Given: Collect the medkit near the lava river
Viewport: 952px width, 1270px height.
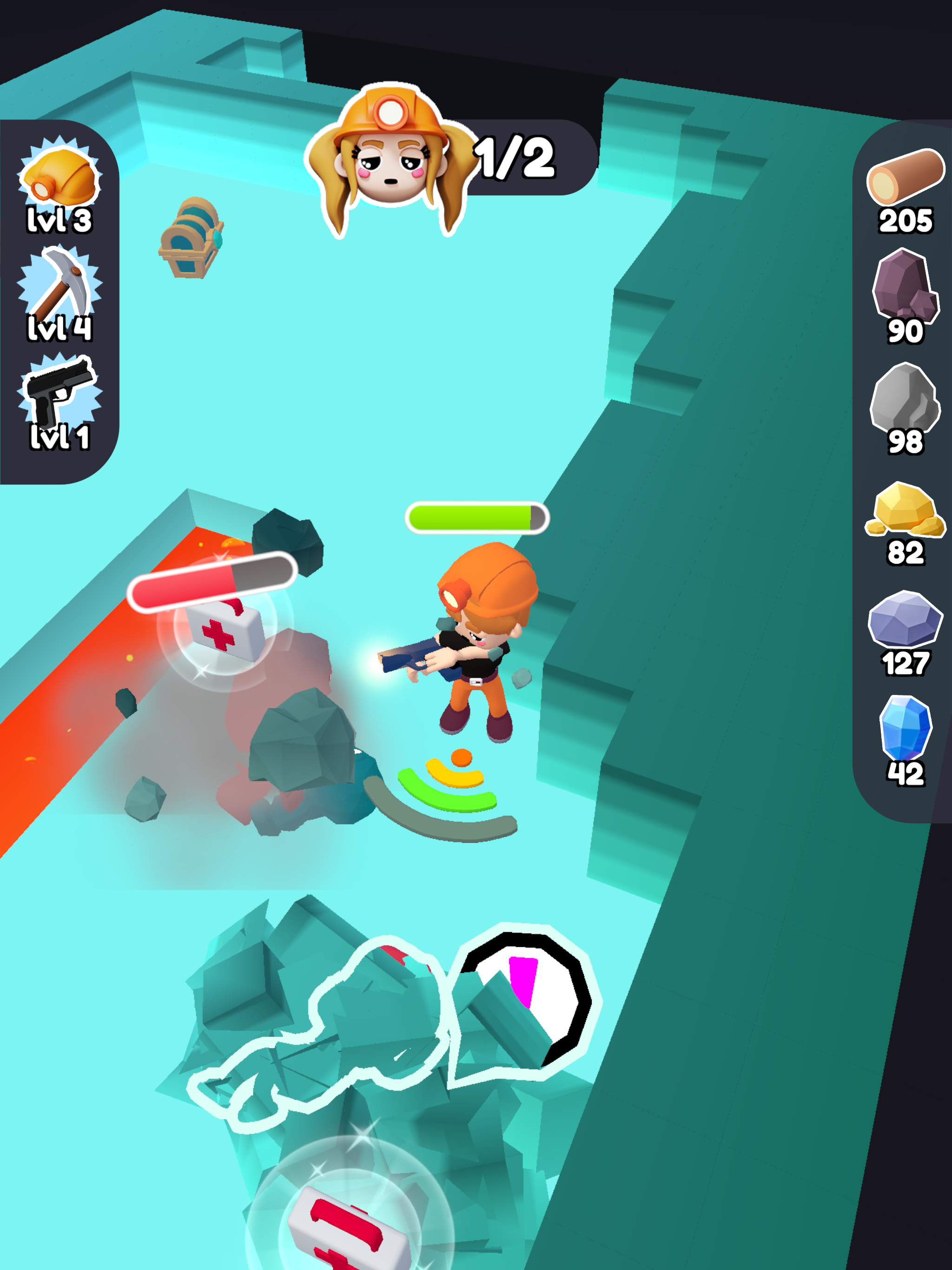Looking at the screenshot, I should coord(224,632).
